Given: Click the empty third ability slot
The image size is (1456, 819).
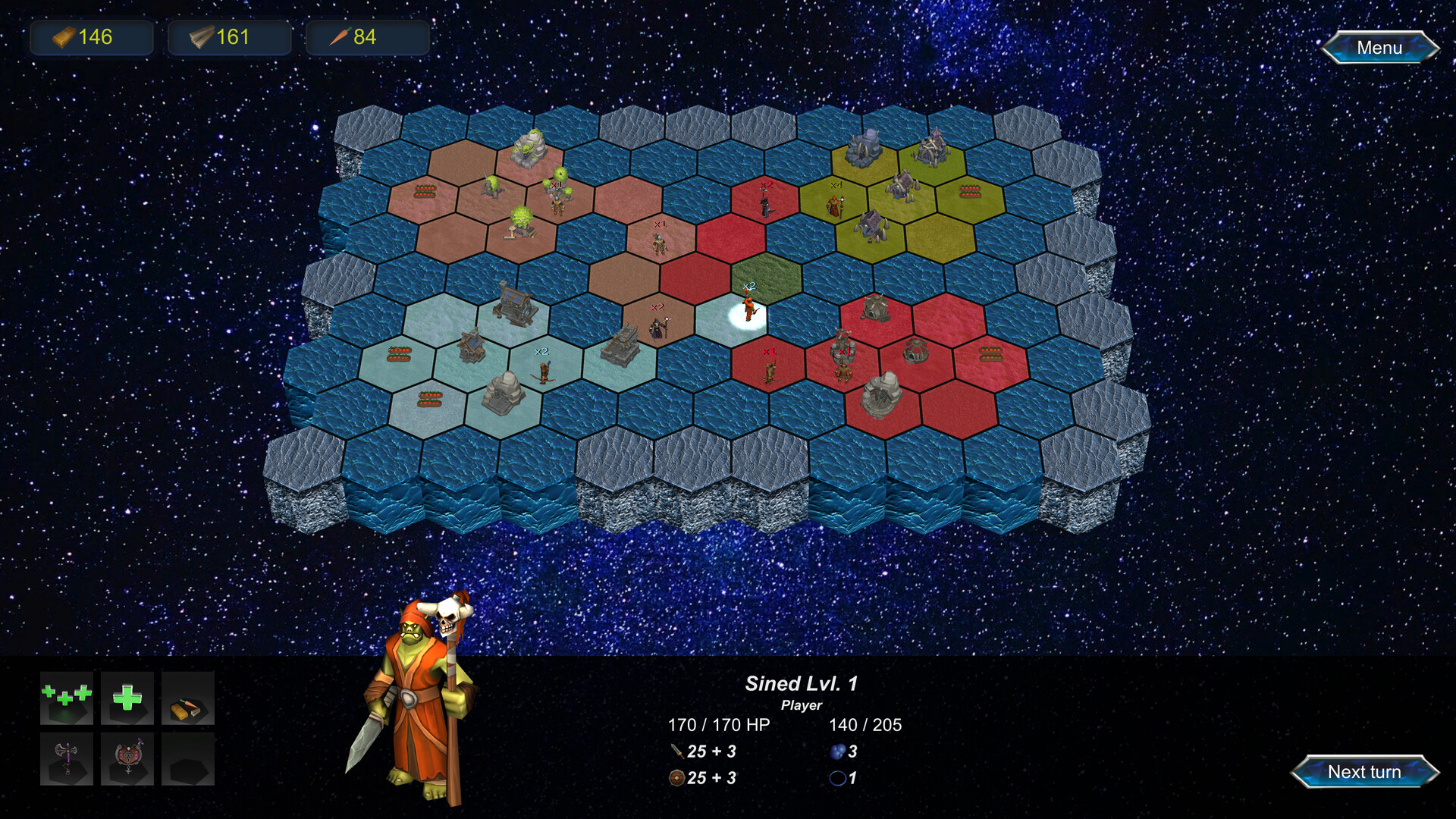Looking at the screenshot, I should point(187,759).
